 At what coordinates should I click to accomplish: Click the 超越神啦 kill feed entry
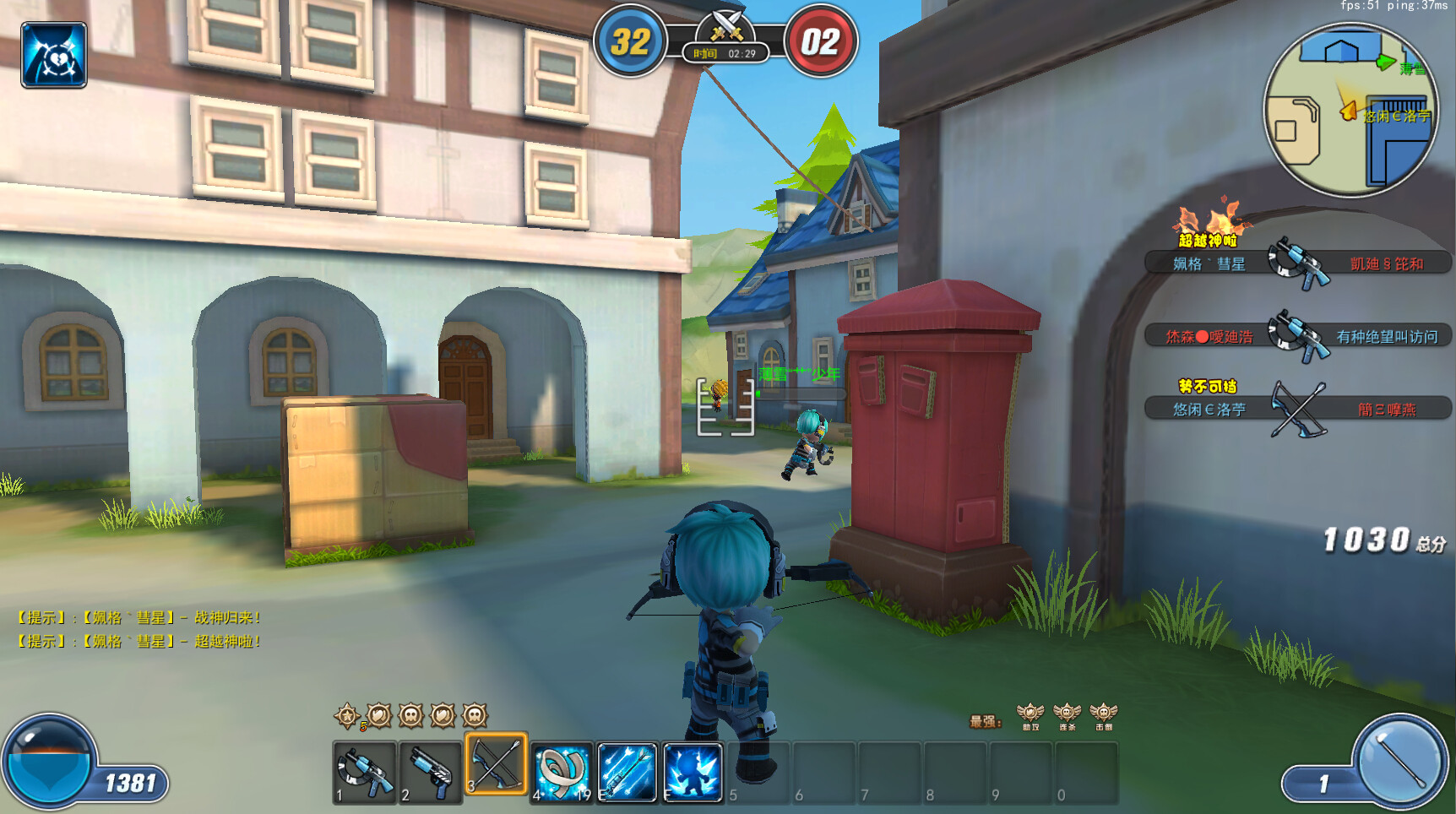coord(1297,263)
